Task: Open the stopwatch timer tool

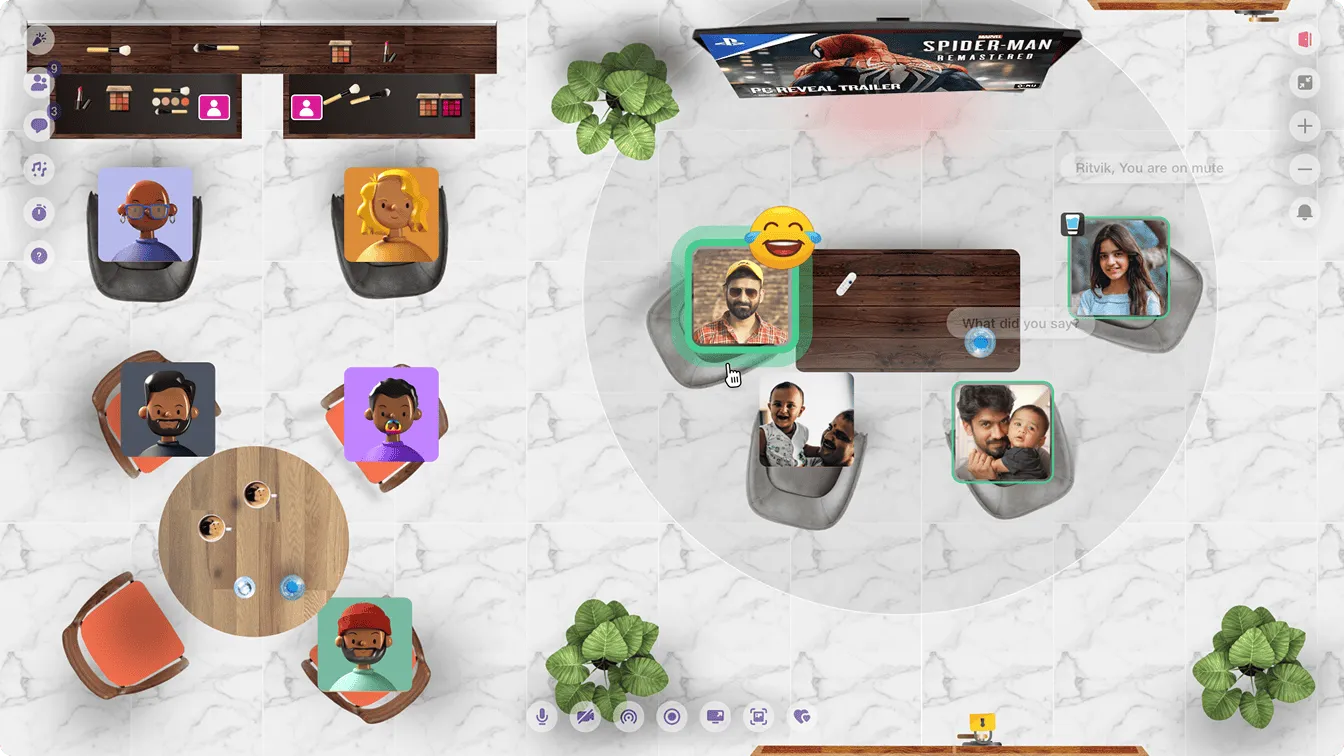Action: [x=39, y=212]
